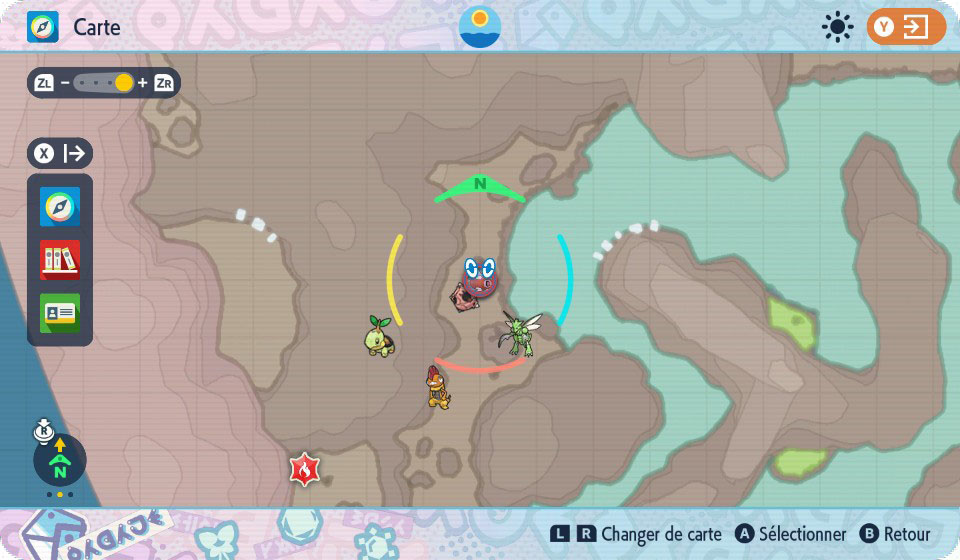This screenshot has width=960, height=560.
Task: Open the trainer profile card icon
Action: tap(60, 313)
